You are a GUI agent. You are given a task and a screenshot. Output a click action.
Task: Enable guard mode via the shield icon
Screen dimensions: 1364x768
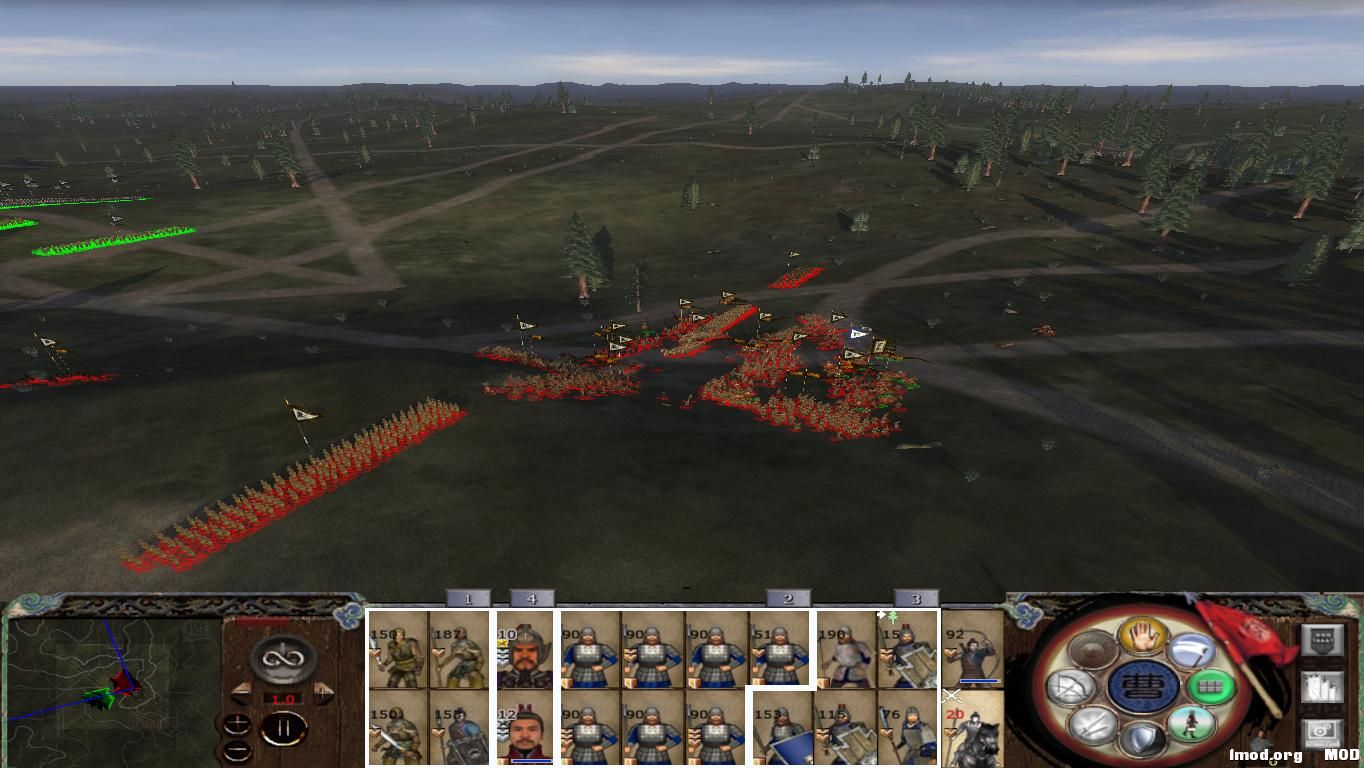[1143, 740]
